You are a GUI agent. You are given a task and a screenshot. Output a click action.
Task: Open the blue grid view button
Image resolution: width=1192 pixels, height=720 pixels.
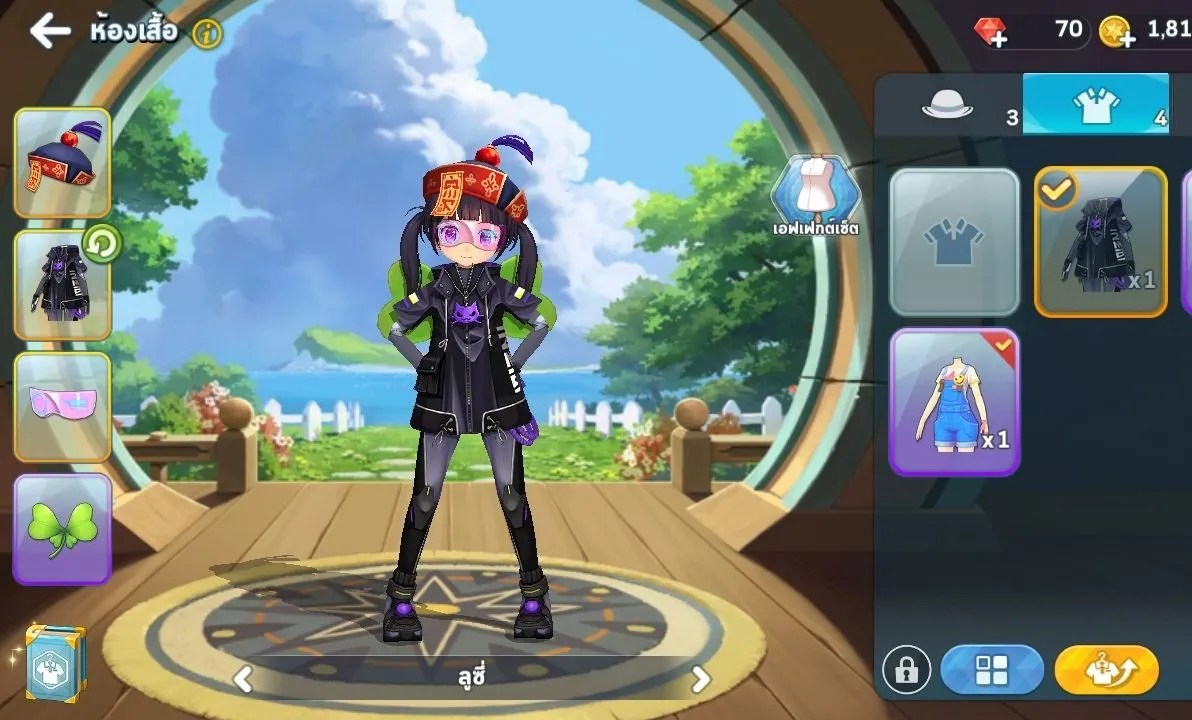[991, 670]
